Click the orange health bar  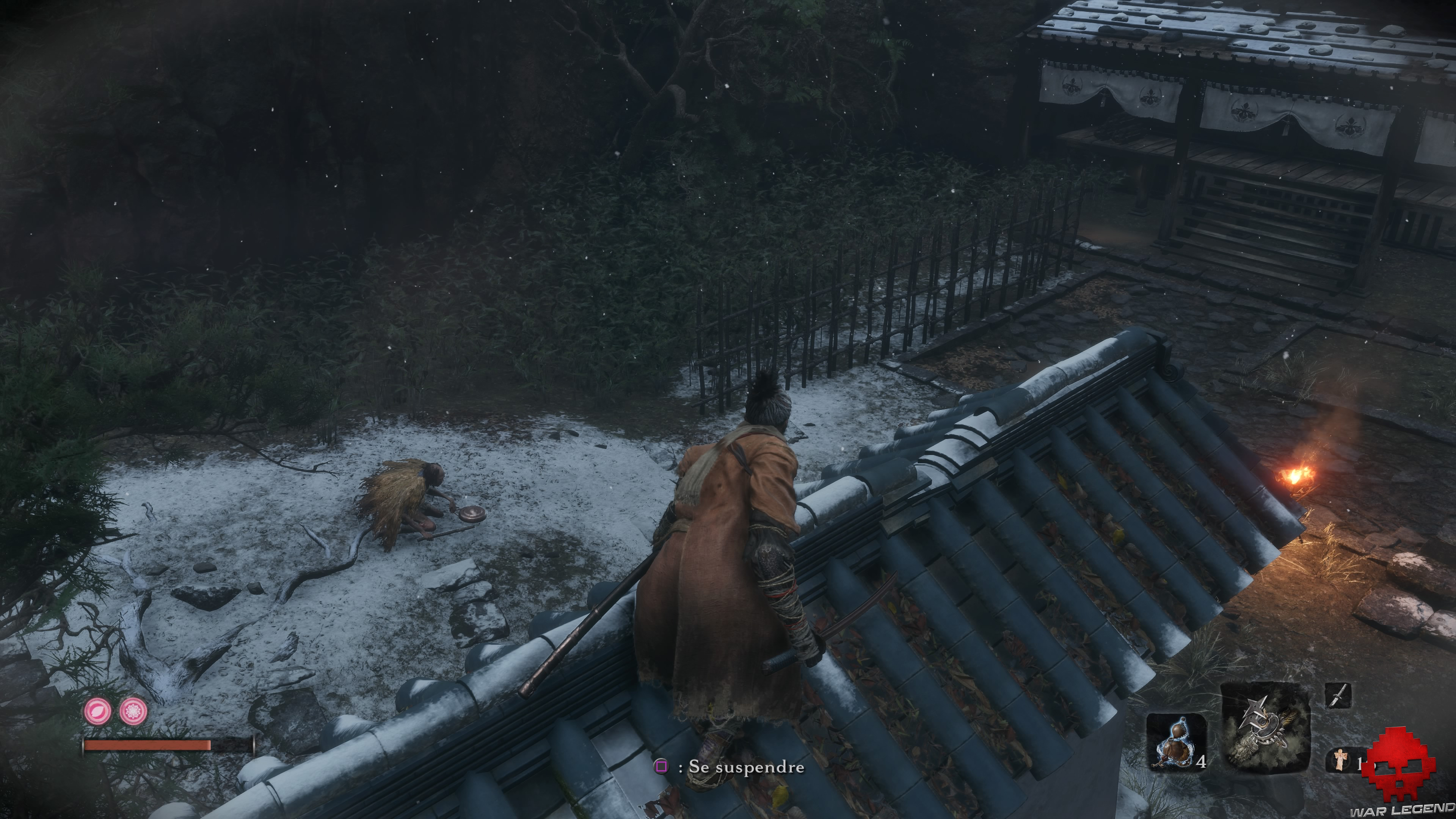point(147,744)
